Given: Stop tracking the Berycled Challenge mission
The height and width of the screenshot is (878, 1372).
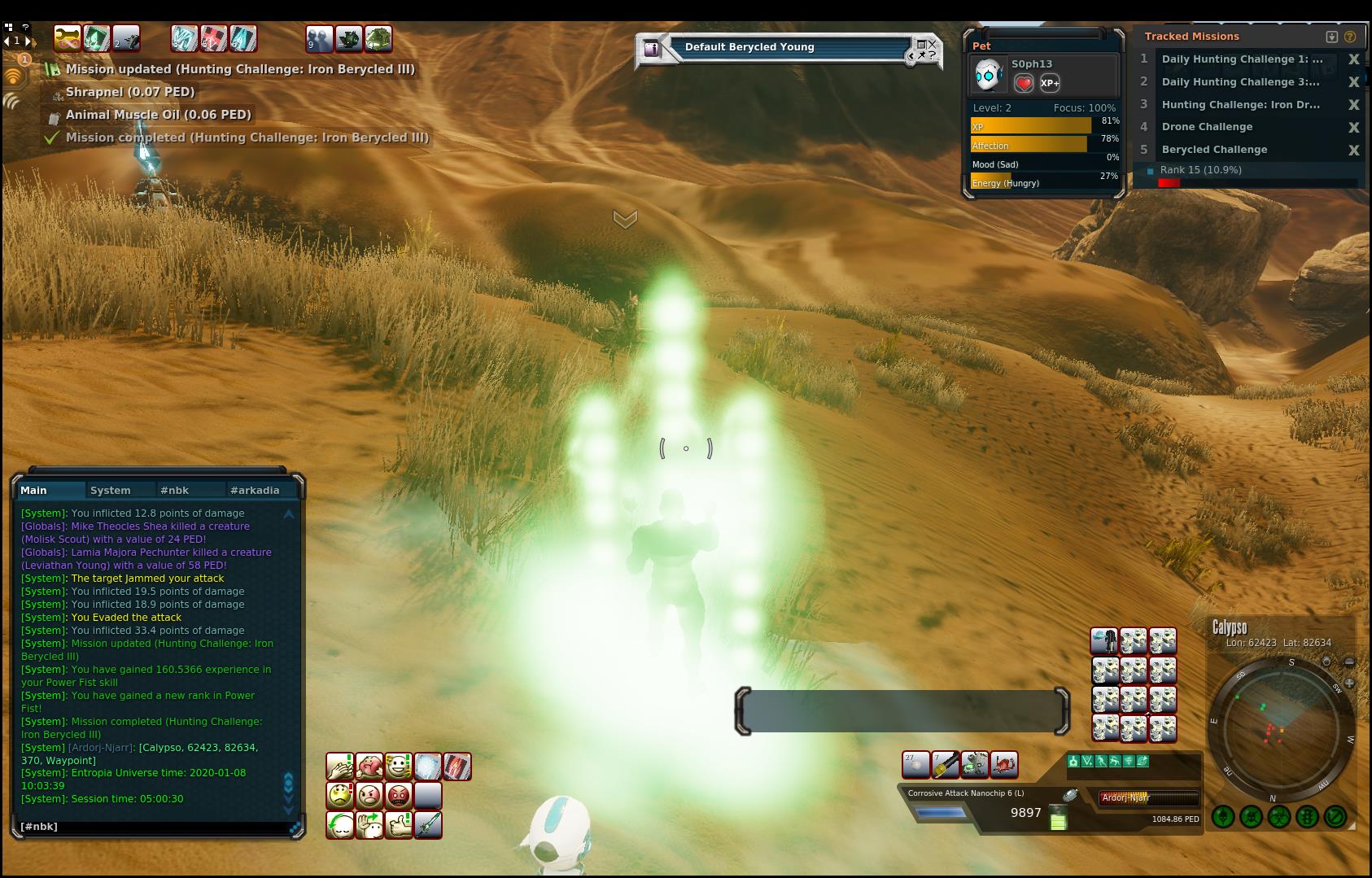Looking at the screenshot, I should (x=1354, y=150).
